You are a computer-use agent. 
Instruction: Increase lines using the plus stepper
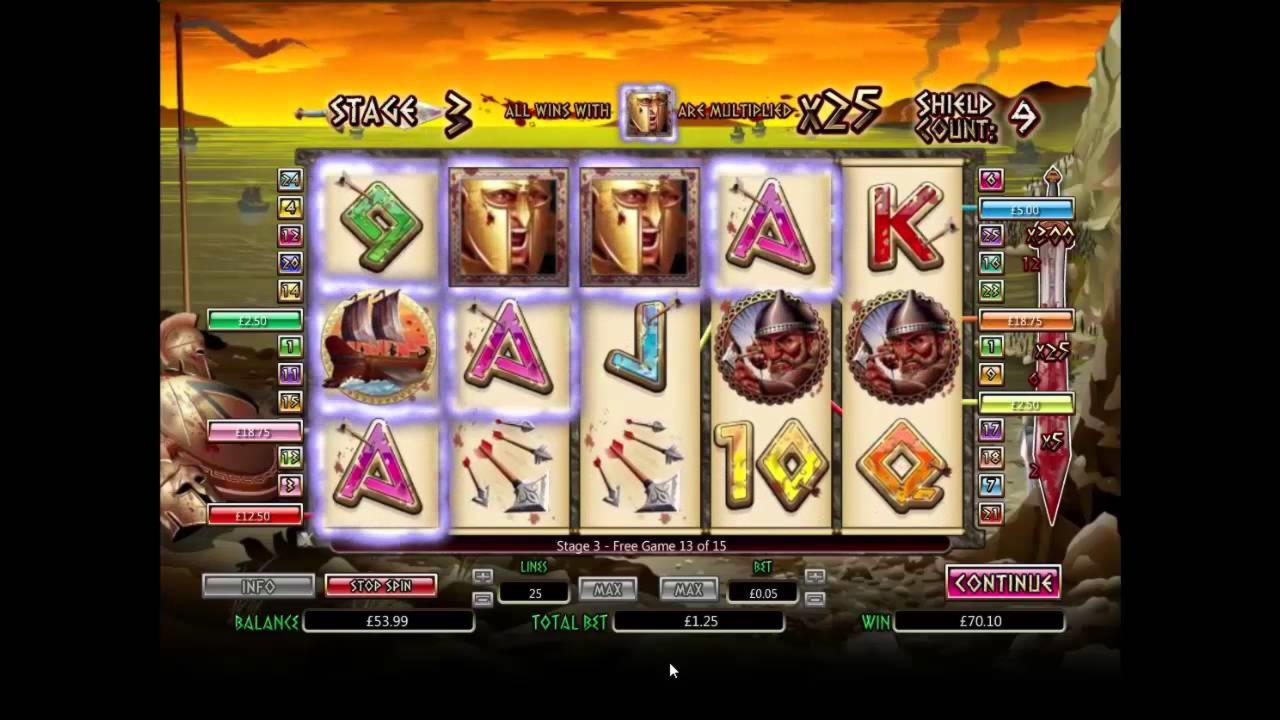[483, 574]
